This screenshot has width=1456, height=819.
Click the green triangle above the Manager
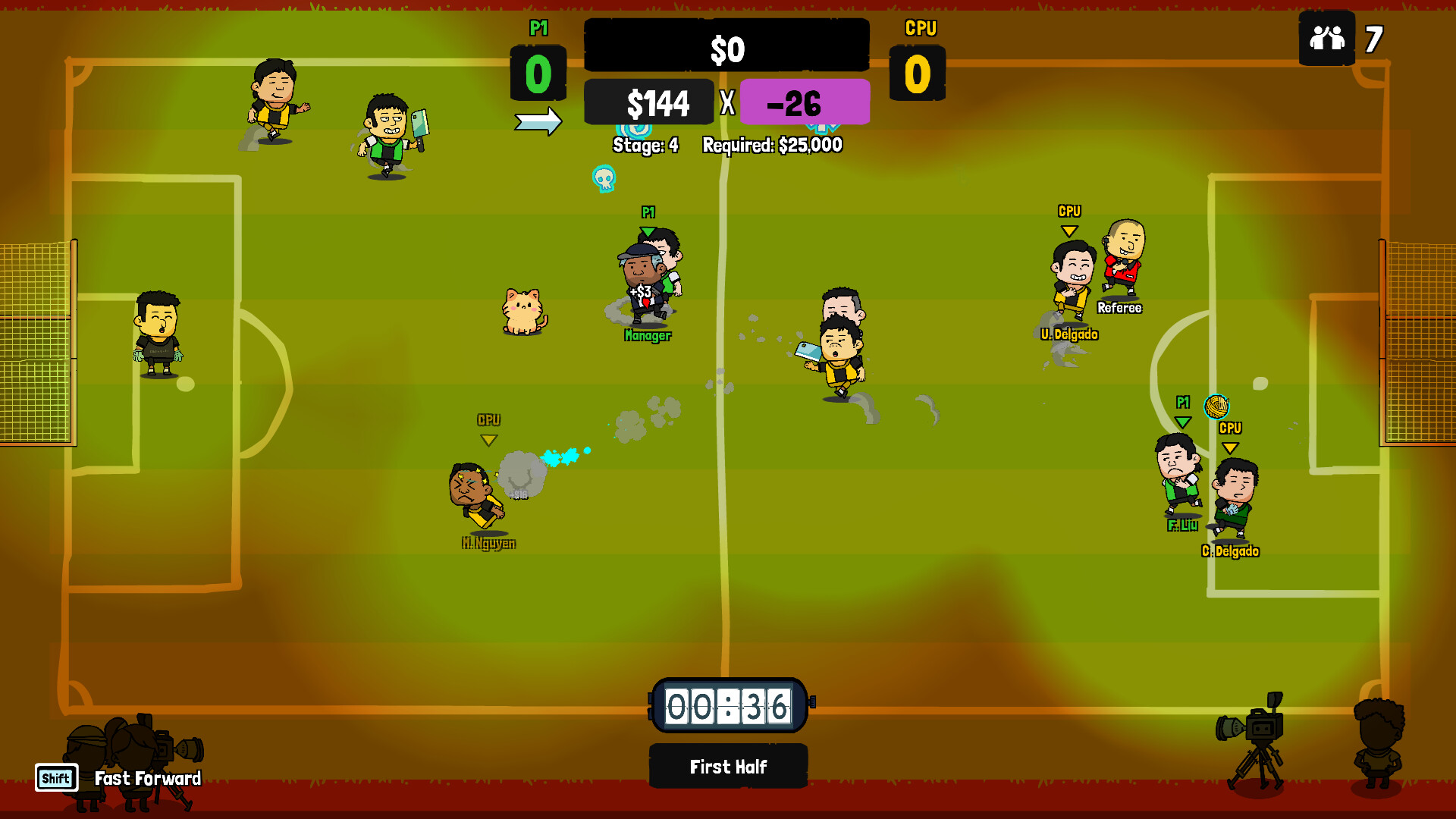pyautogui.click(x=648, y=228)
